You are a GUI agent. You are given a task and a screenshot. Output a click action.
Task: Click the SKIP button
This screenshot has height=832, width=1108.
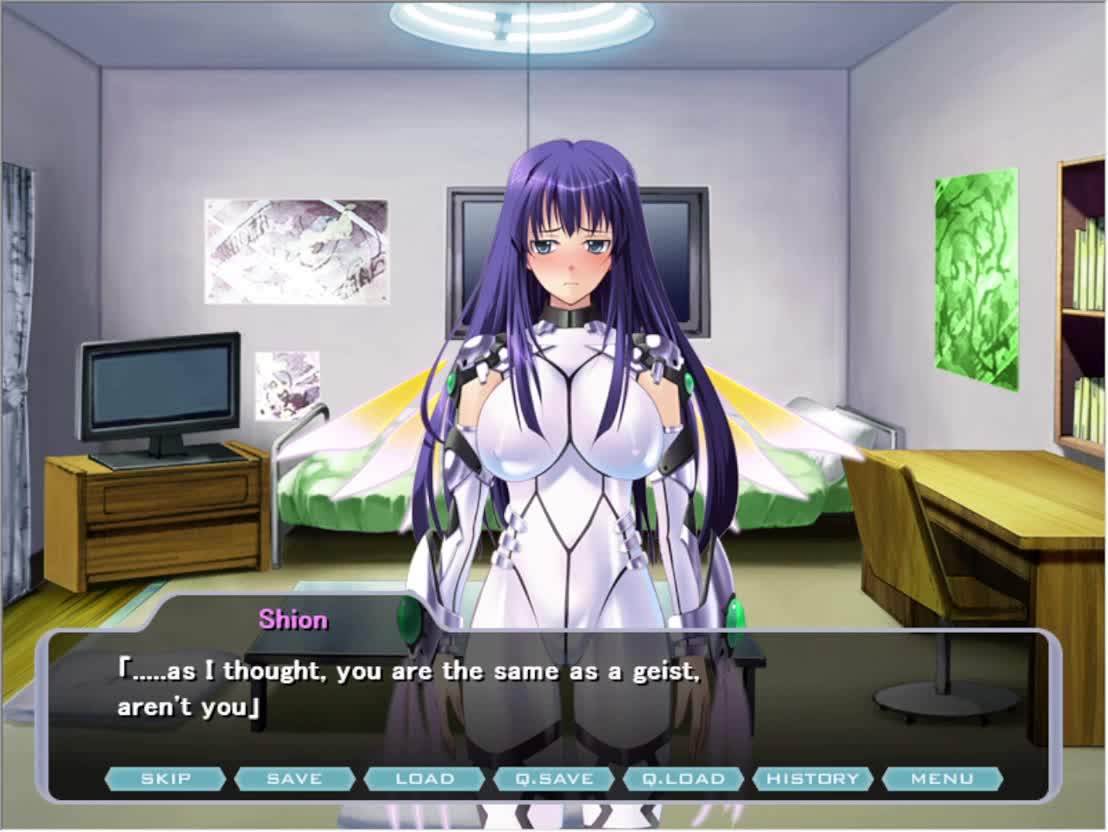(x=165, y=778)
